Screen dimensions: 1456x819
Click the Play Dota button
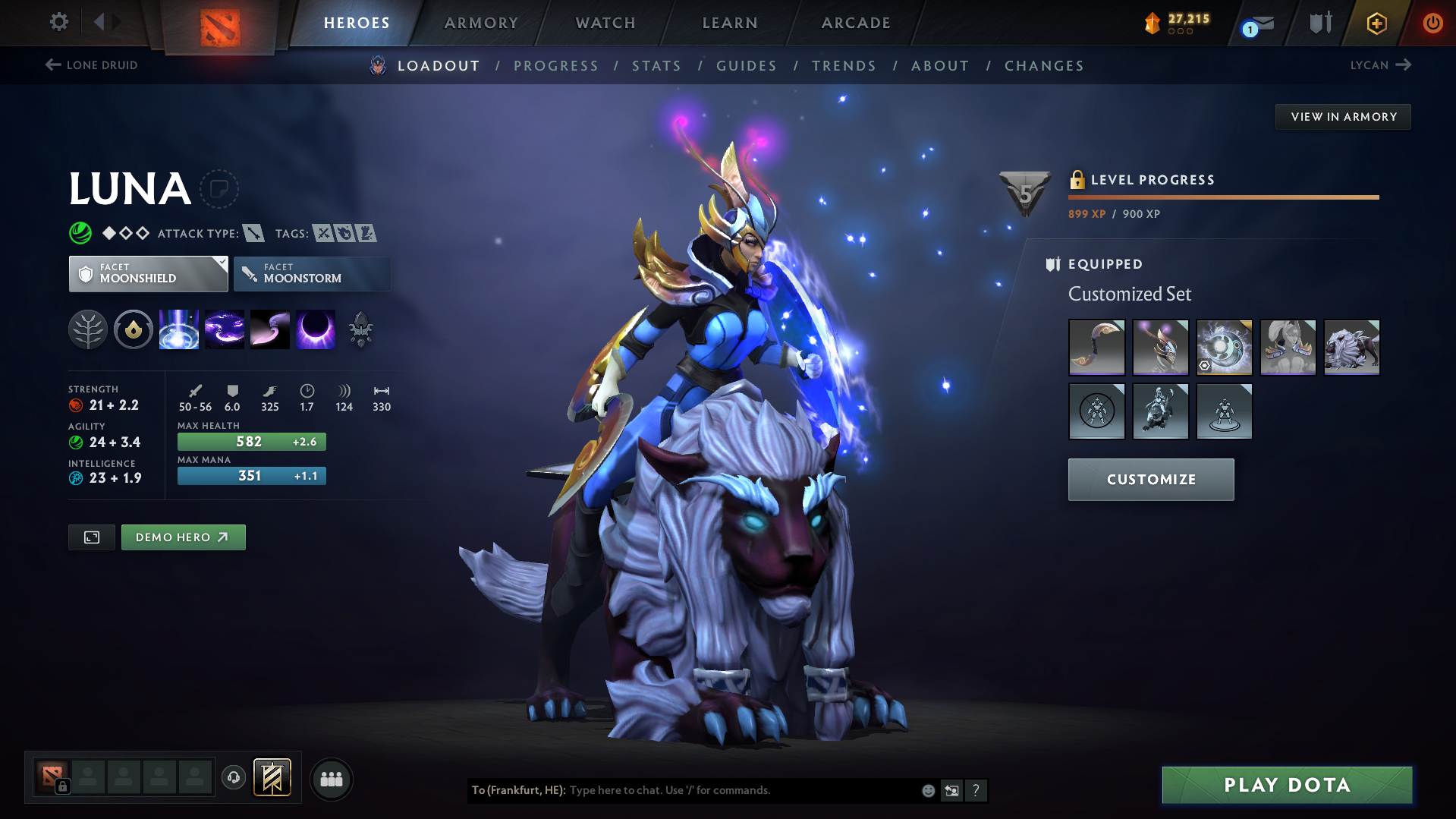(x=1287, y=785)
